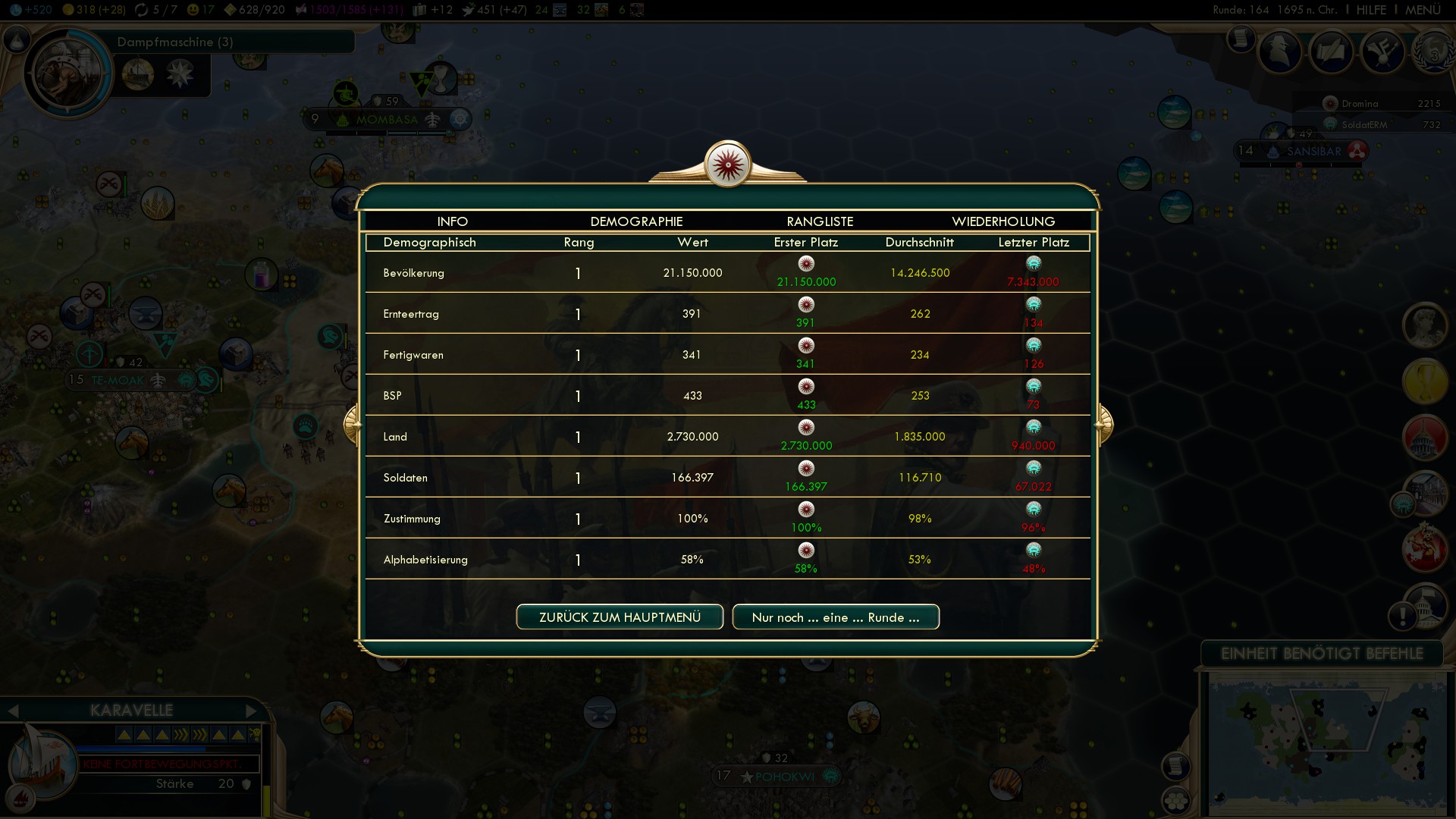1456x819 pixels.
Task: Choose Nur noch eine Runde
Action: [836, 617]
